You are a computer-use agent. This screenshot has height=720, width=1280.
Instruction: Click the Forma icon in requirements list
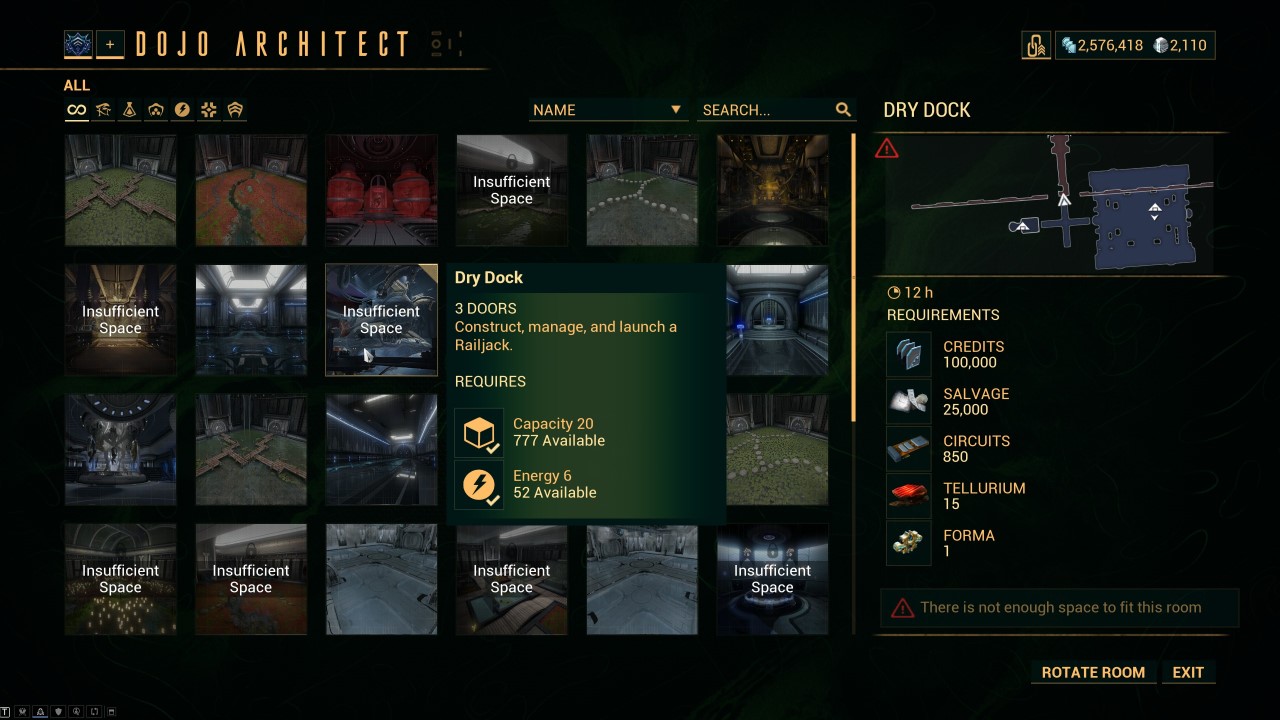point(908,542)
